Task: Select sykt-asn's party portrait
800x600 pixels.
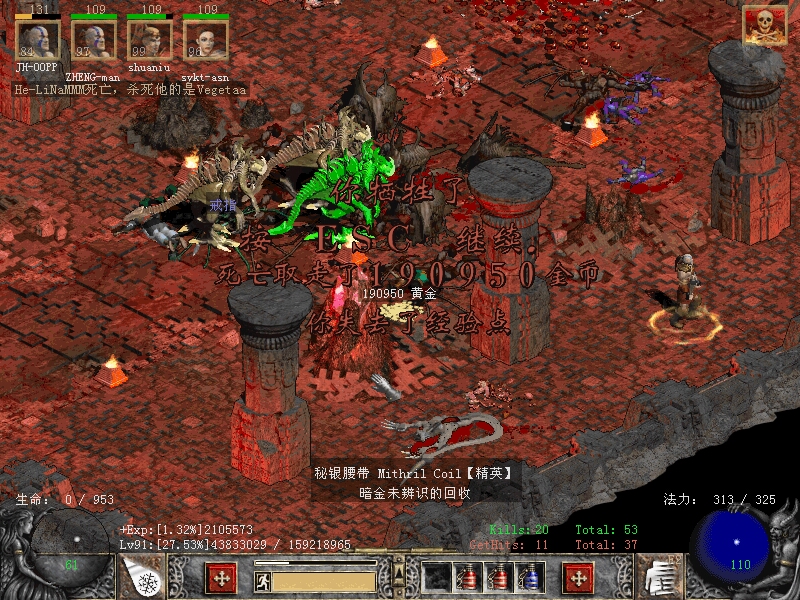Action: click(x=205, y=39)
